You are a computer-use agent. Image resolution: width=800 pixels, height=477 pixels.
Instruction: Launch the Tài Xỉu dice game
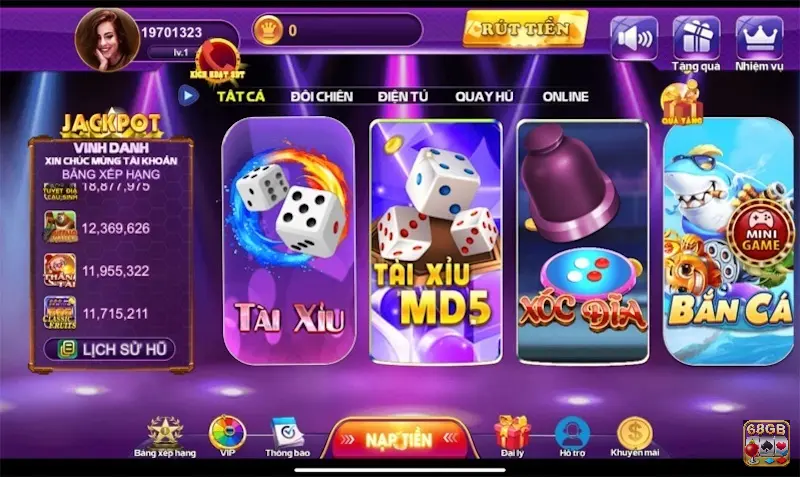(x=289, y=240)
